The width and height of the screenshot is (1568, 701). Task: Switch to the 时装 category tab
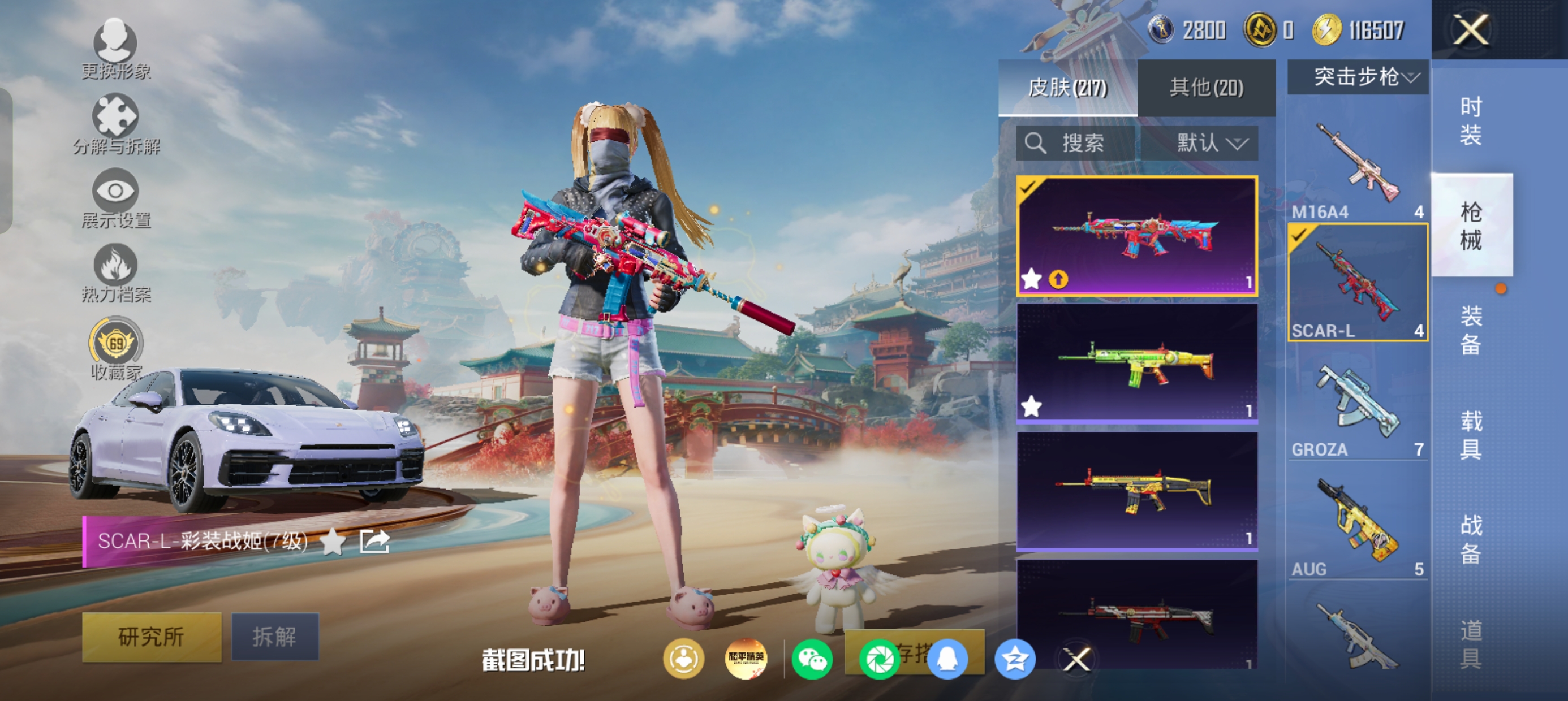1471,121
